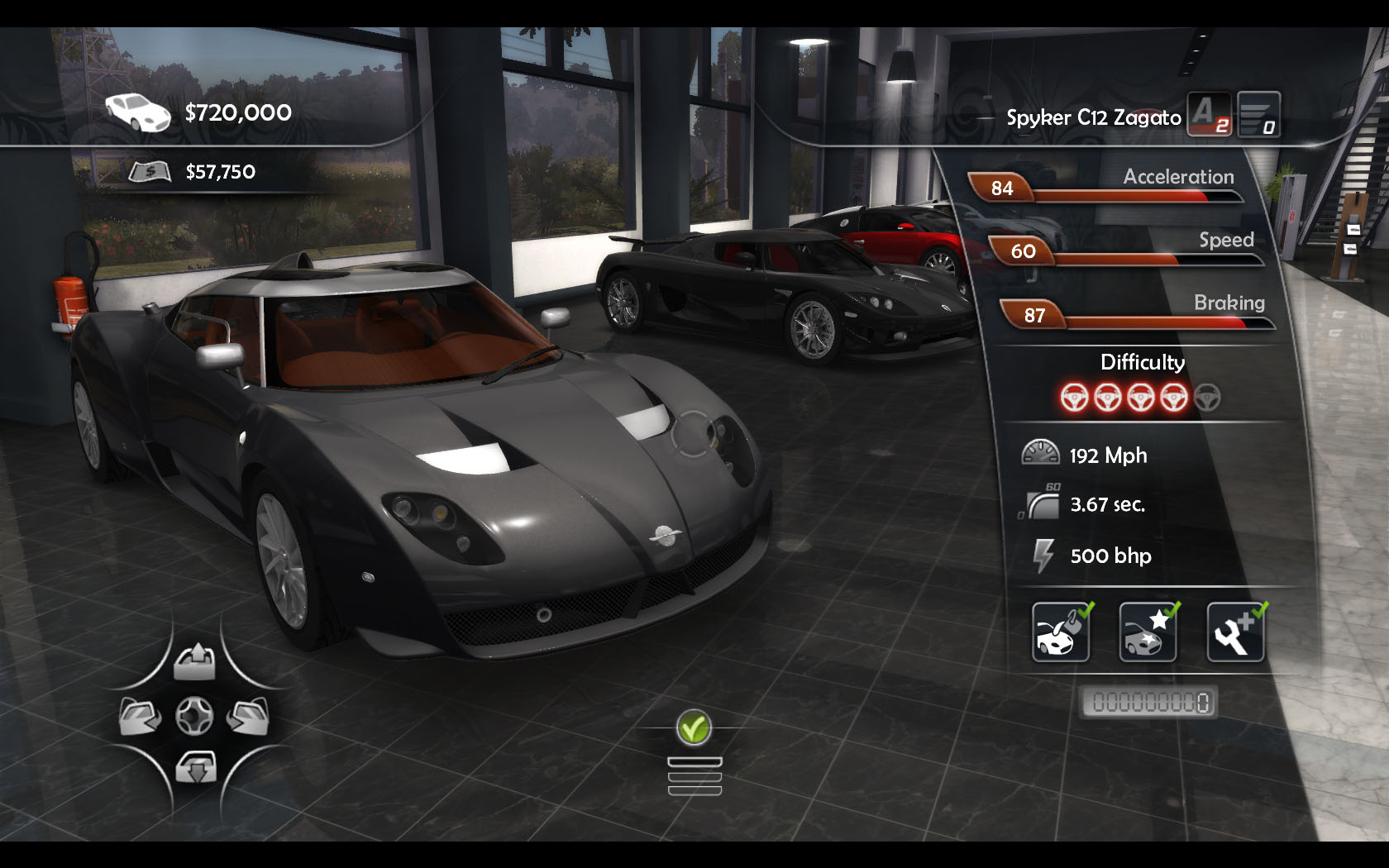Open the wrench upgrade option

tap(1235, 632)
